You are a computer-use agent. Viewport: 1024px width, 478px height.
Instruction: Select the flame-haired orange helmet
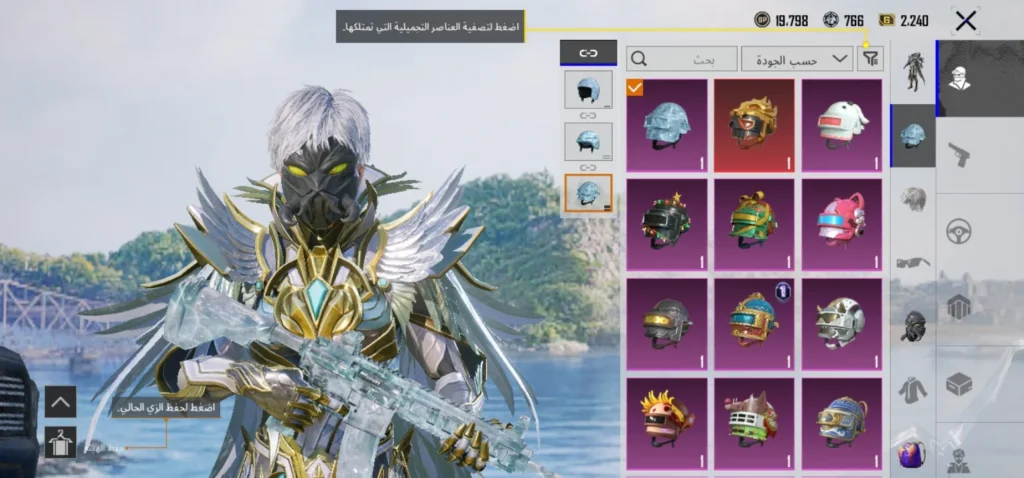click(667, 420)
